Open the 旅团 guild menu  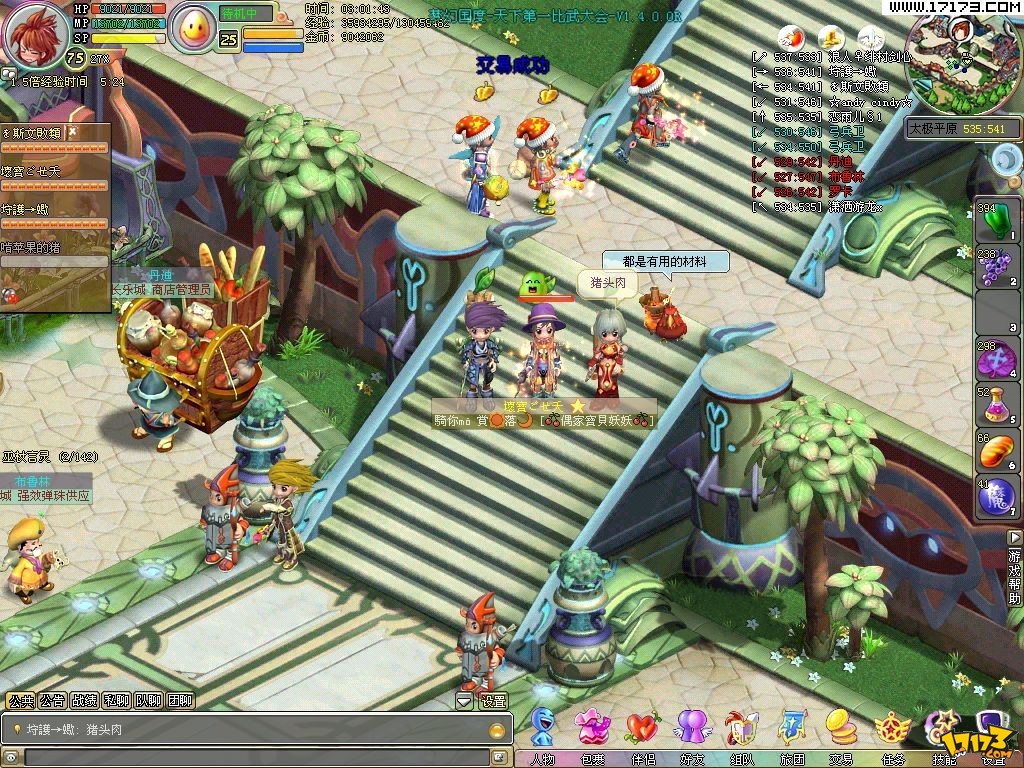click(792, 730)
